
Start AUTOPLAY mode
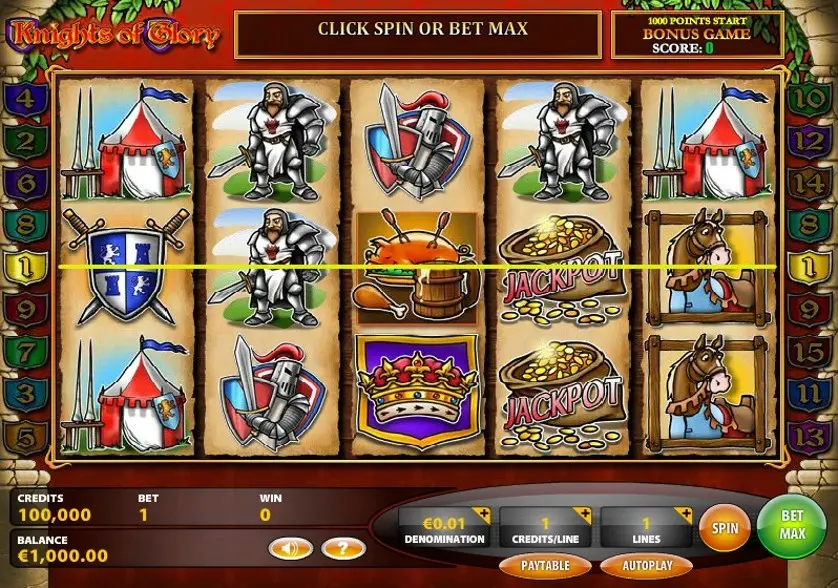pyautogui.click(x=645, y=565)
